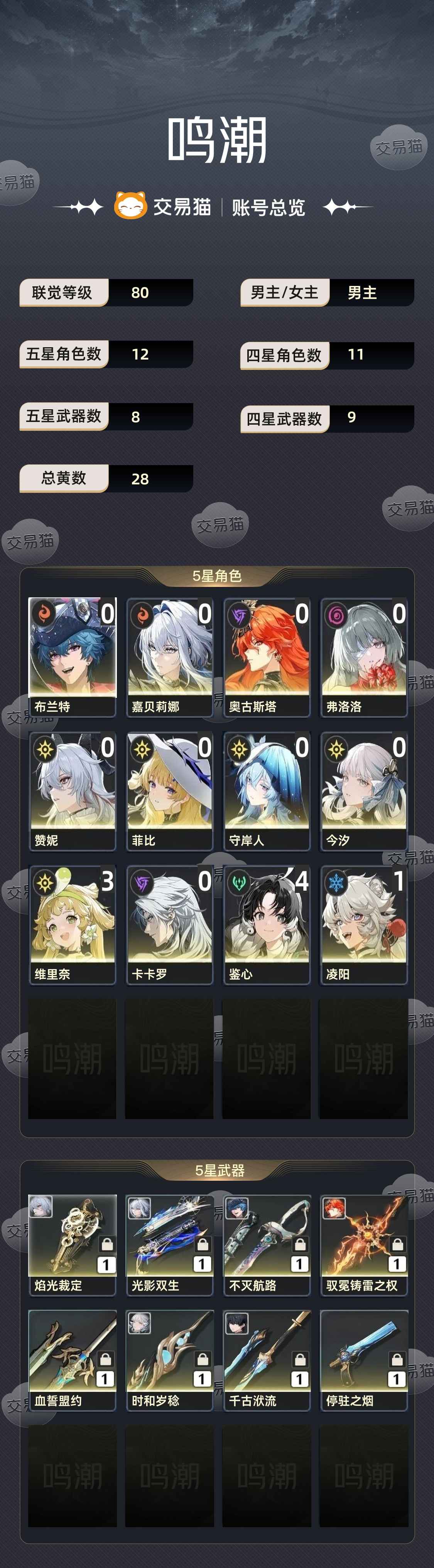The image size is (434, 1568).
Task: Select the 焰光裁定 weapon slot
Action: click(72, 1244)
